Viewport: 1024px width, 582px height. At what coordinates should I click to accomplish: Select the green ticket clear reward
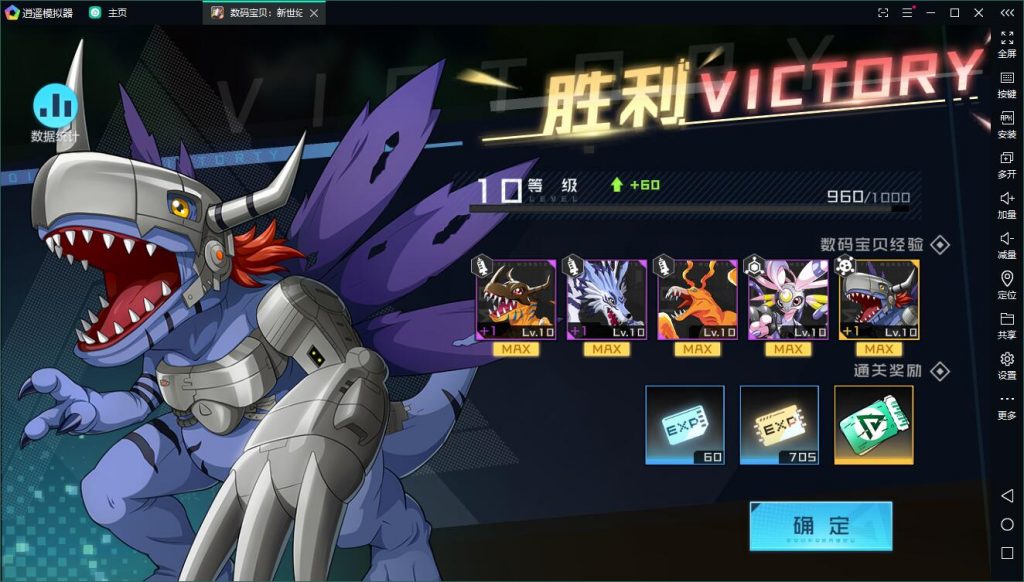click(873, 425)
